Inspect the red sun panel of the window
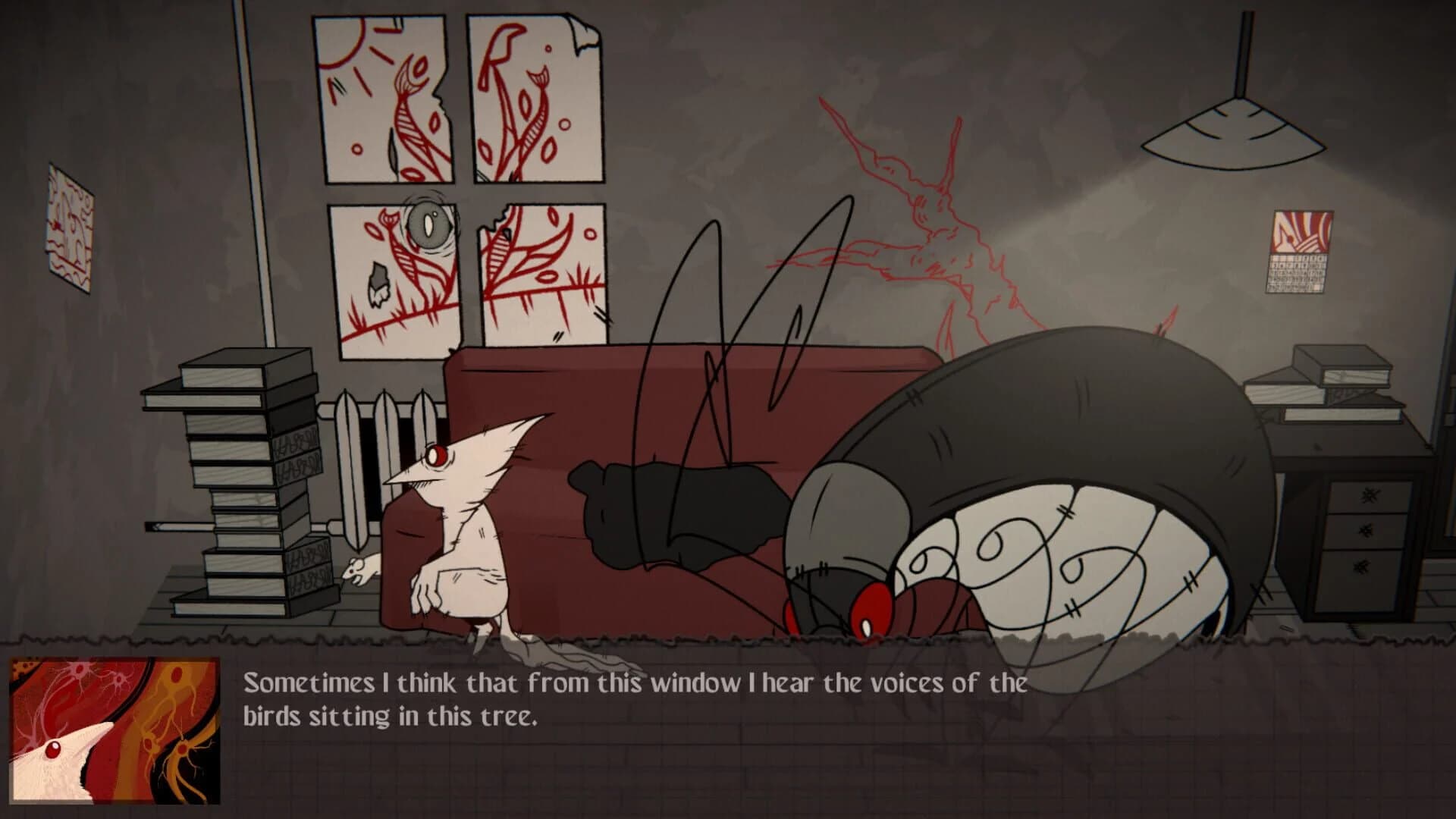Screen dimensions: 1456x819 point(356,76)
